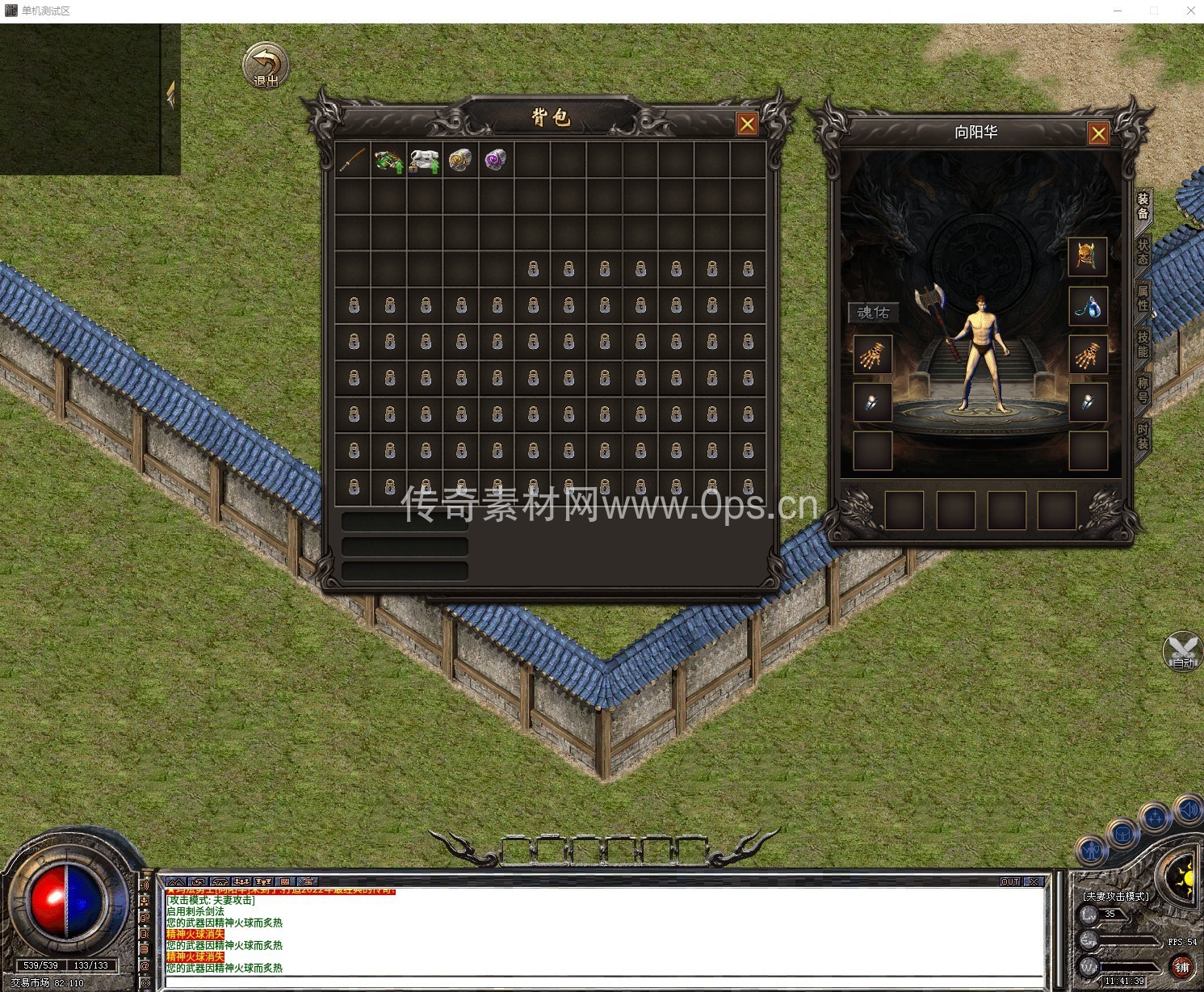Switch to the 称号 titles tab

(x=1143, y=390)
